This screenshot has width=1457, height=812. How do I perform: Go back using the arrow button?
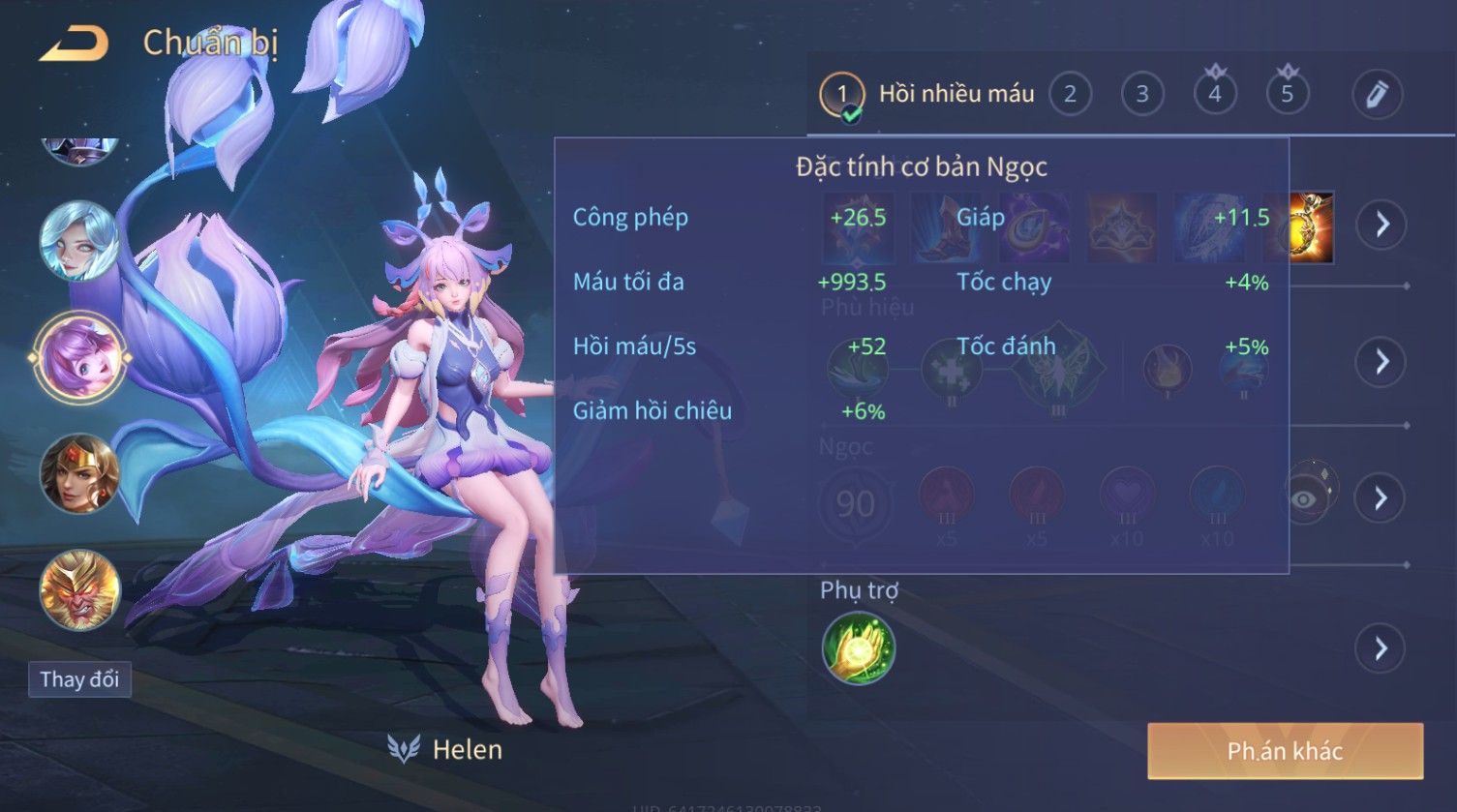[x=75, y=44]
